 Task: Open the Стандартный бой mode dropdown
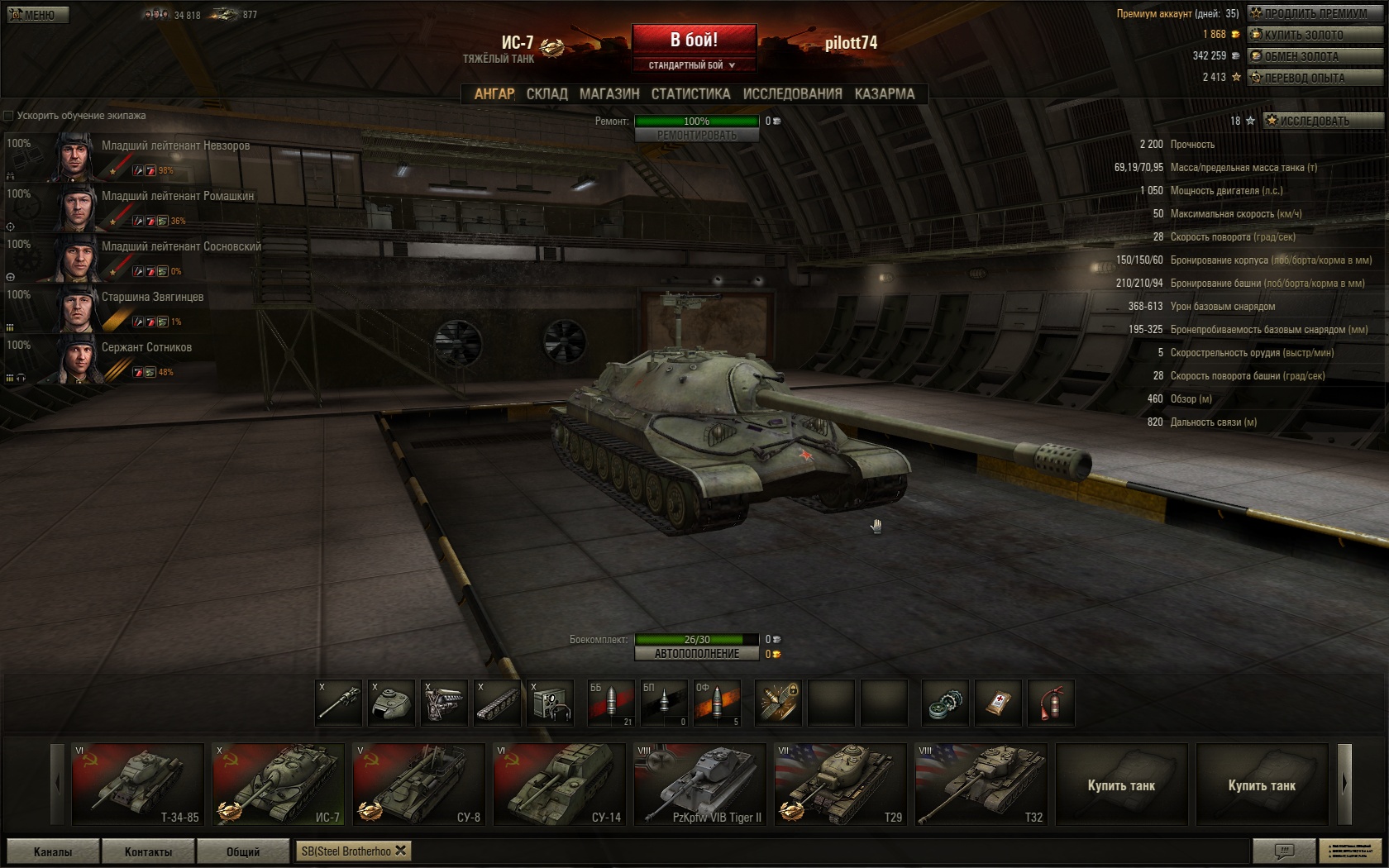click(x=694, y=65)
